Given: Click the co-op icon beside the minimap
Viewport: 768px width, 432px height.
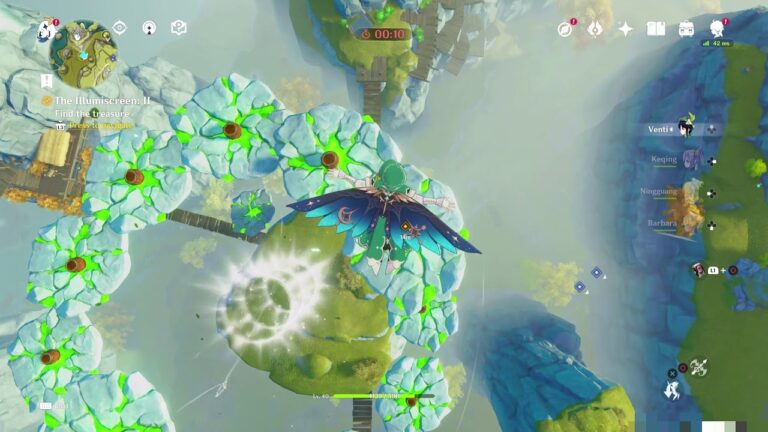Looking at the screenshot, I should [x=149, y=28].
